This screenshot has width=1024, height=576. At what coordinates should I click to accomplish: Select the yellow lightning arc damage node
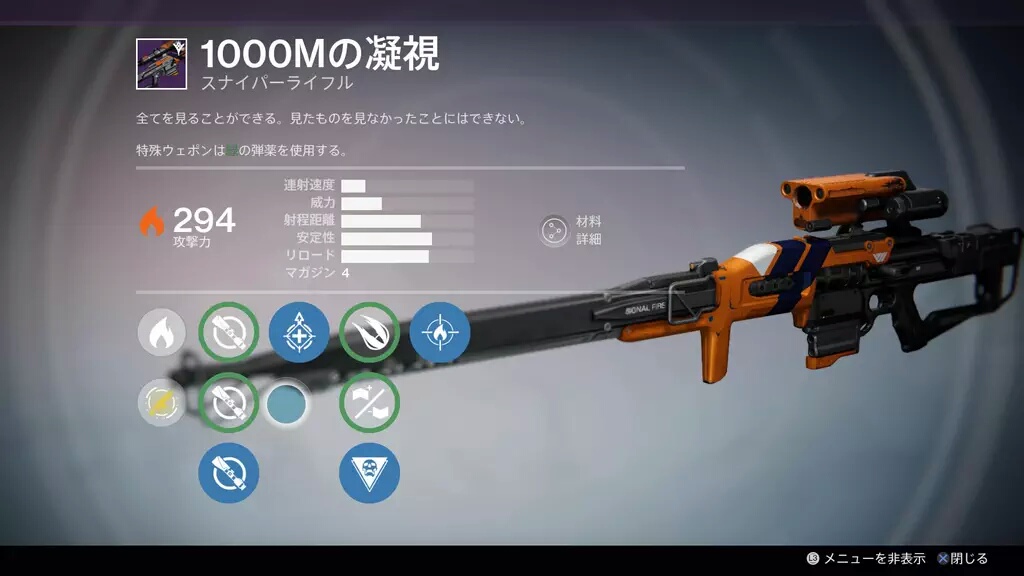161,402
